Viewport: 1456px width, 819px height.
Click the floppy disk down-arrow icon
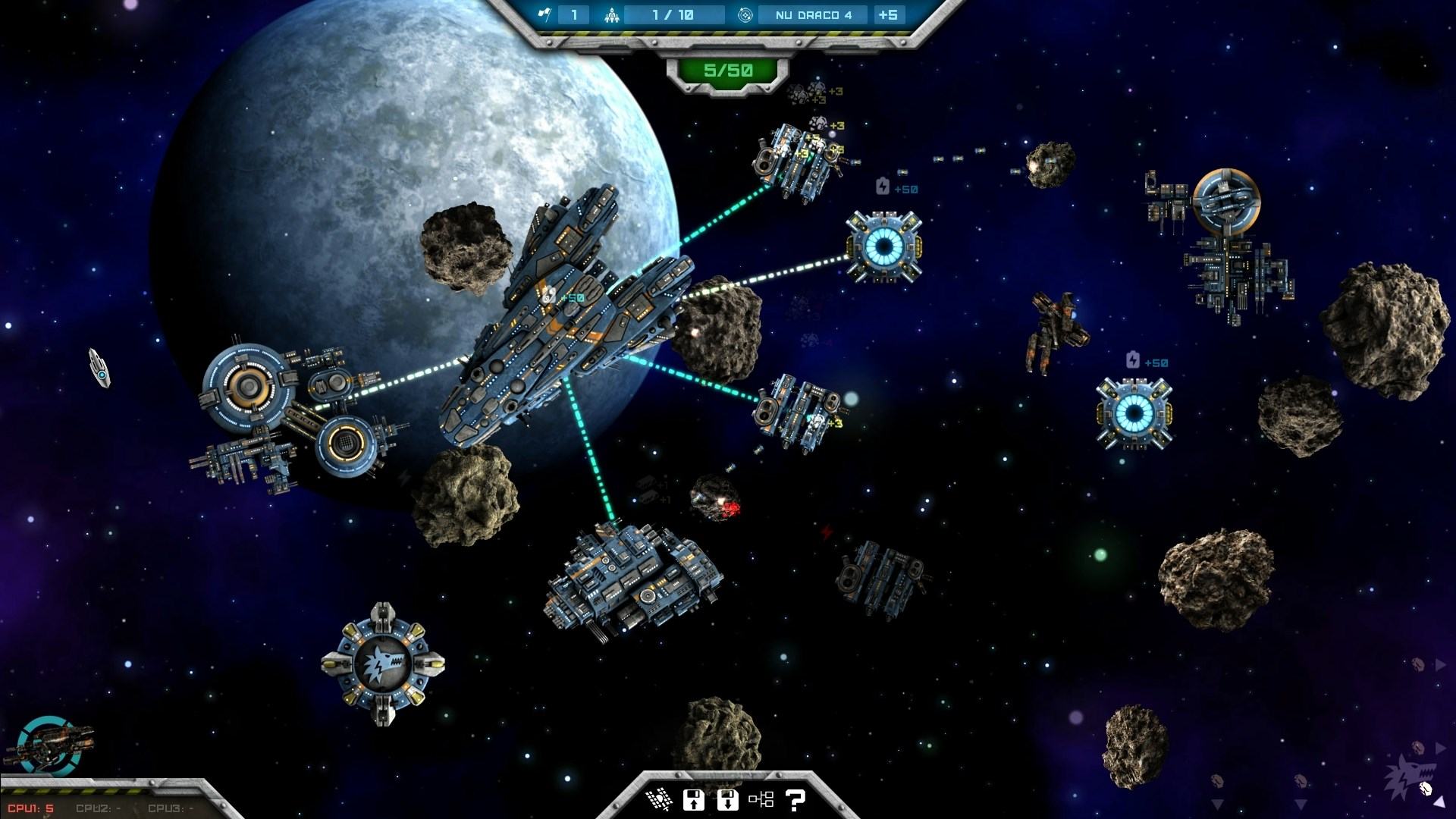click(727, 799)
